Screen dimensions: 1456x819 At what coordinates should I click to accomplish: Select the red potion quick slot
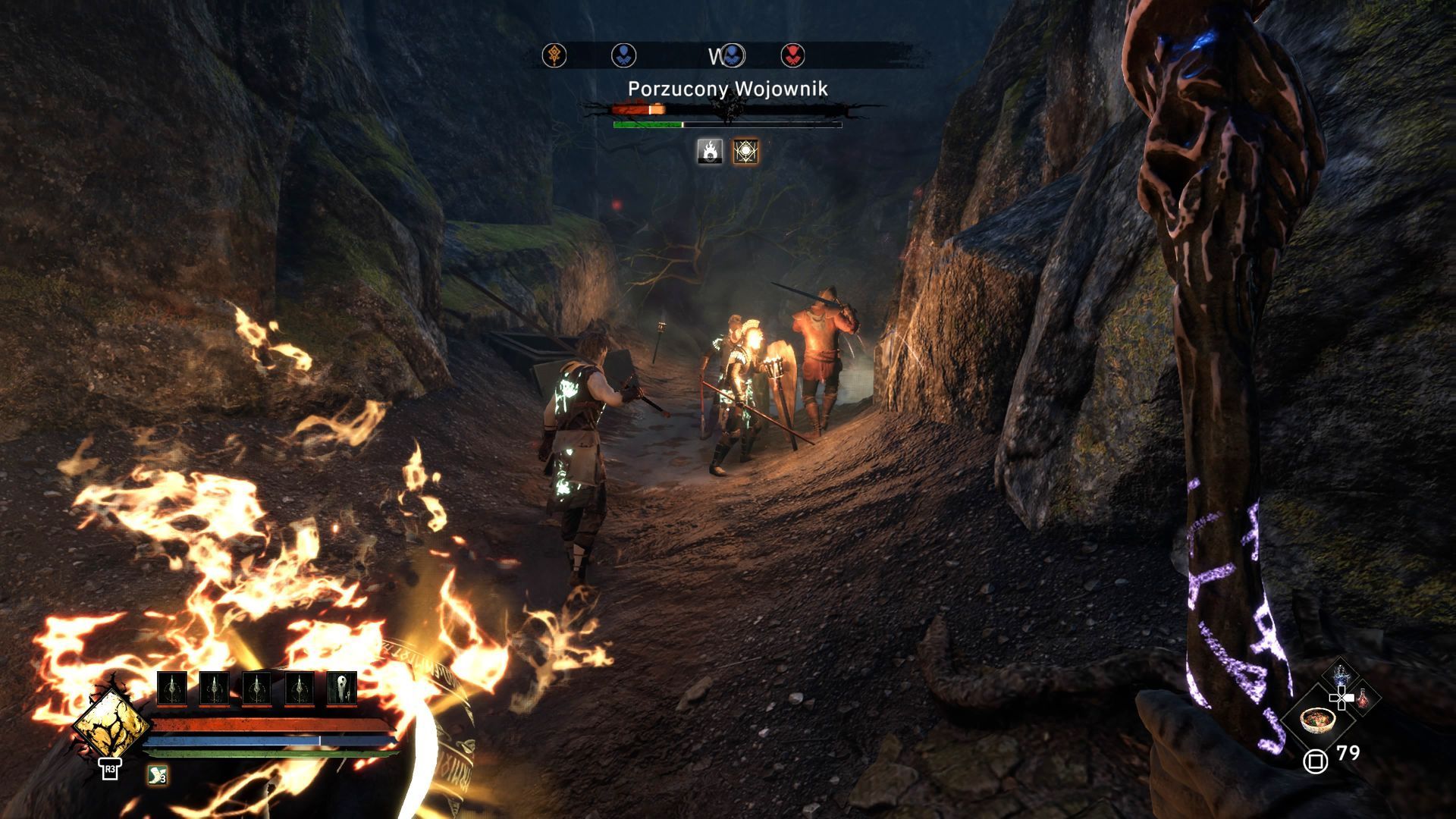[1363, 698]
